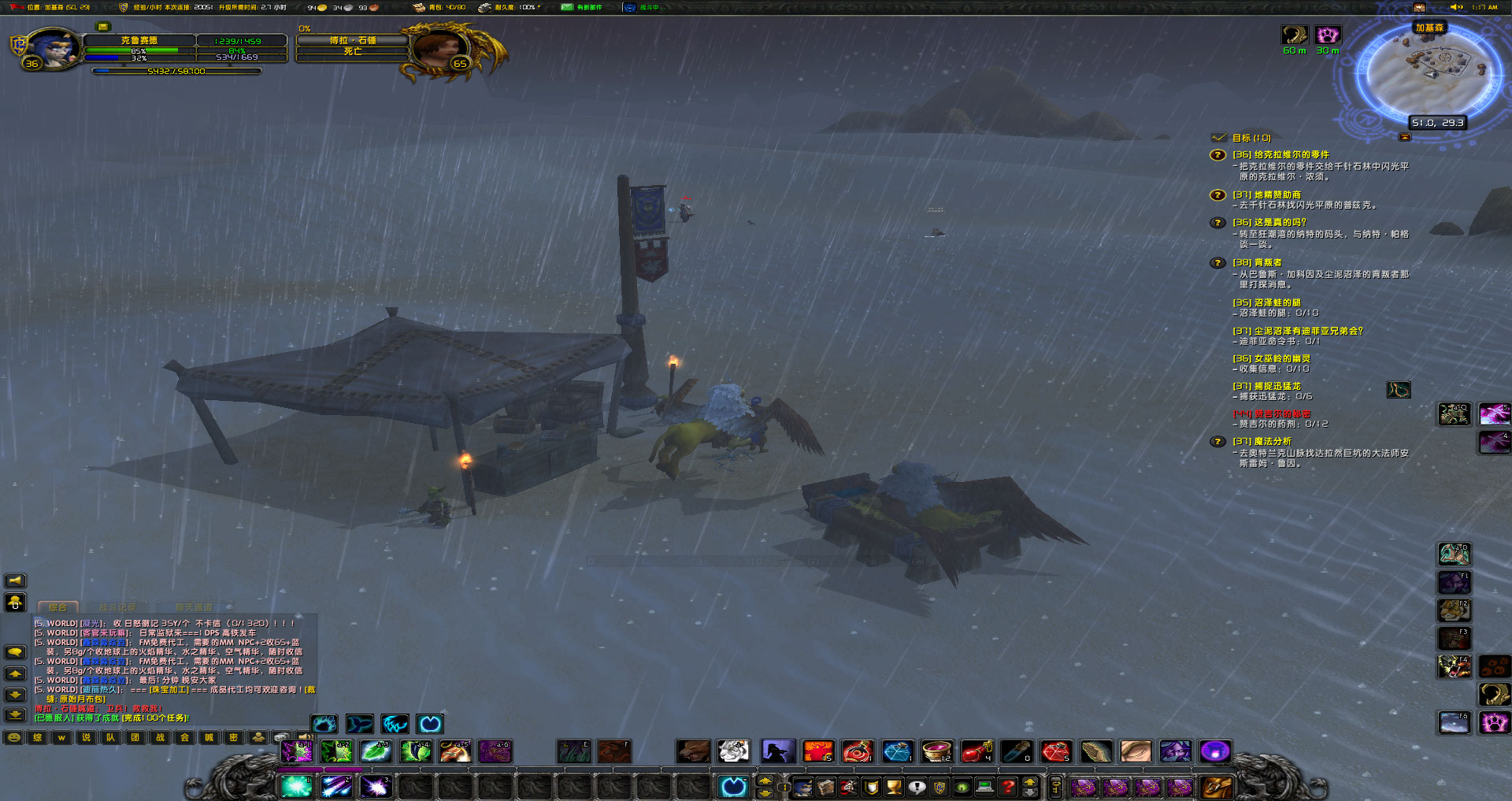
Task: Switch to the 战斗记录 chat tab
Action: (117, 607)
